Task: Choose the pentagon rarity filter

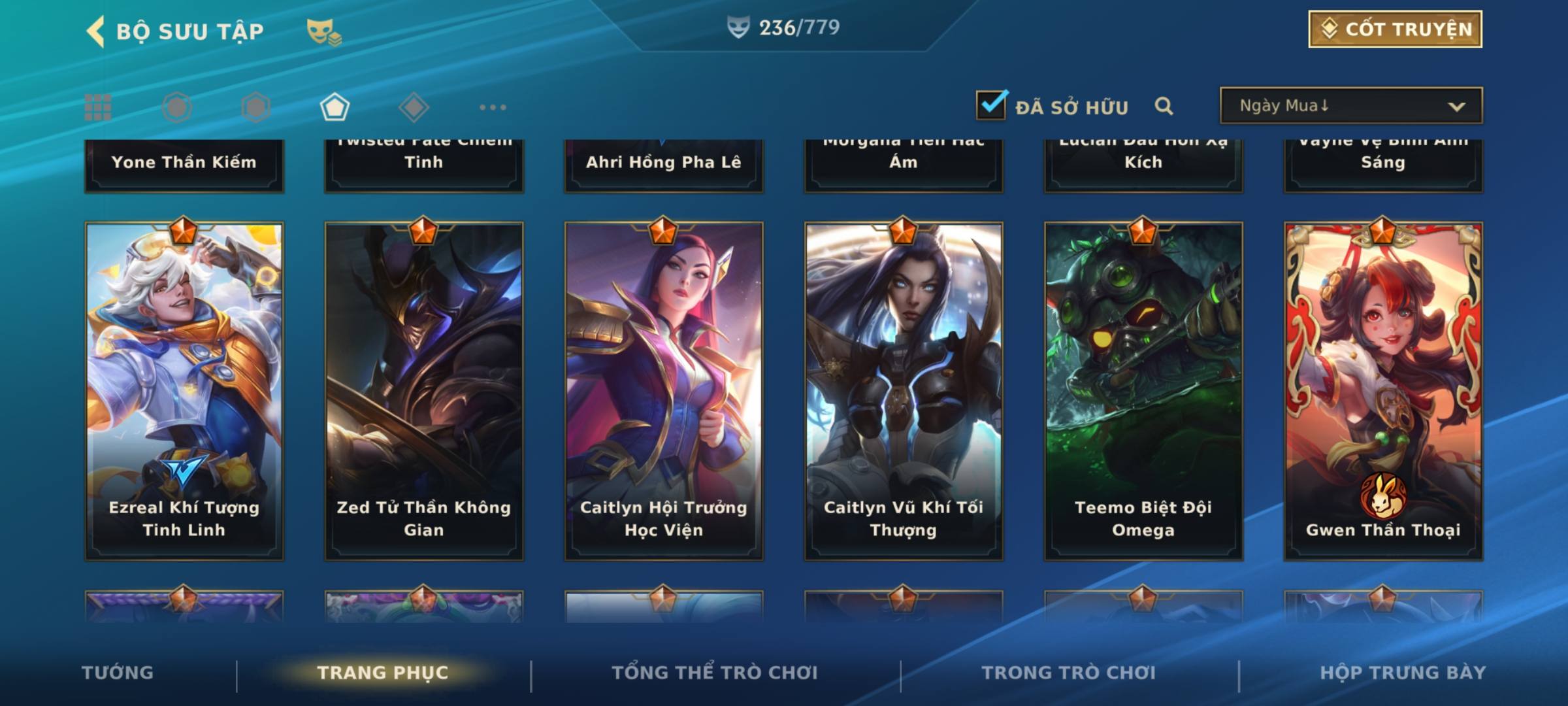Action: 335,107
